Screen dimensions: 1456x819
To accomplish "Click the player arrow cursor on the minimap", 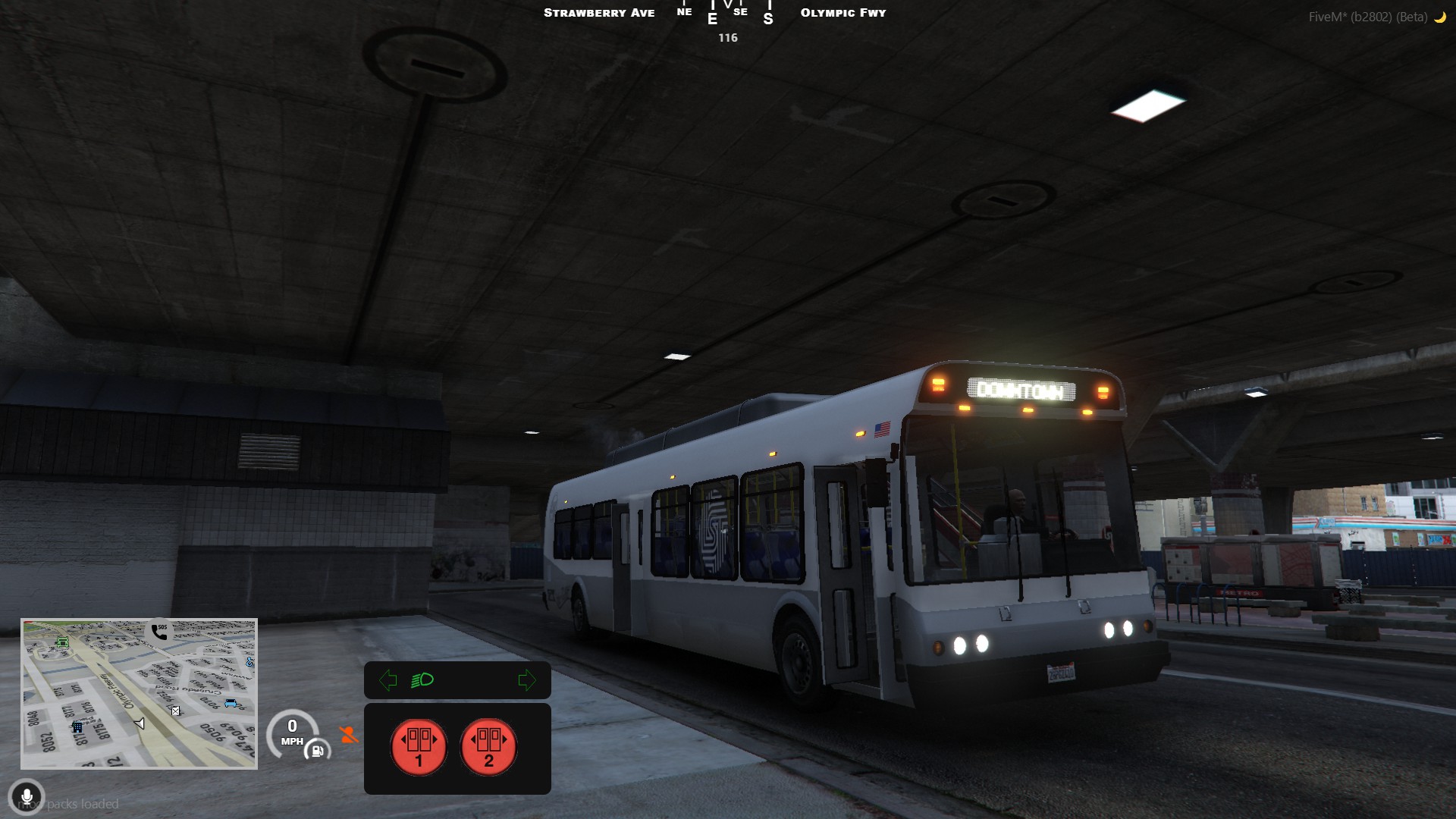I will pyautogui.click(x=140, y=723).
